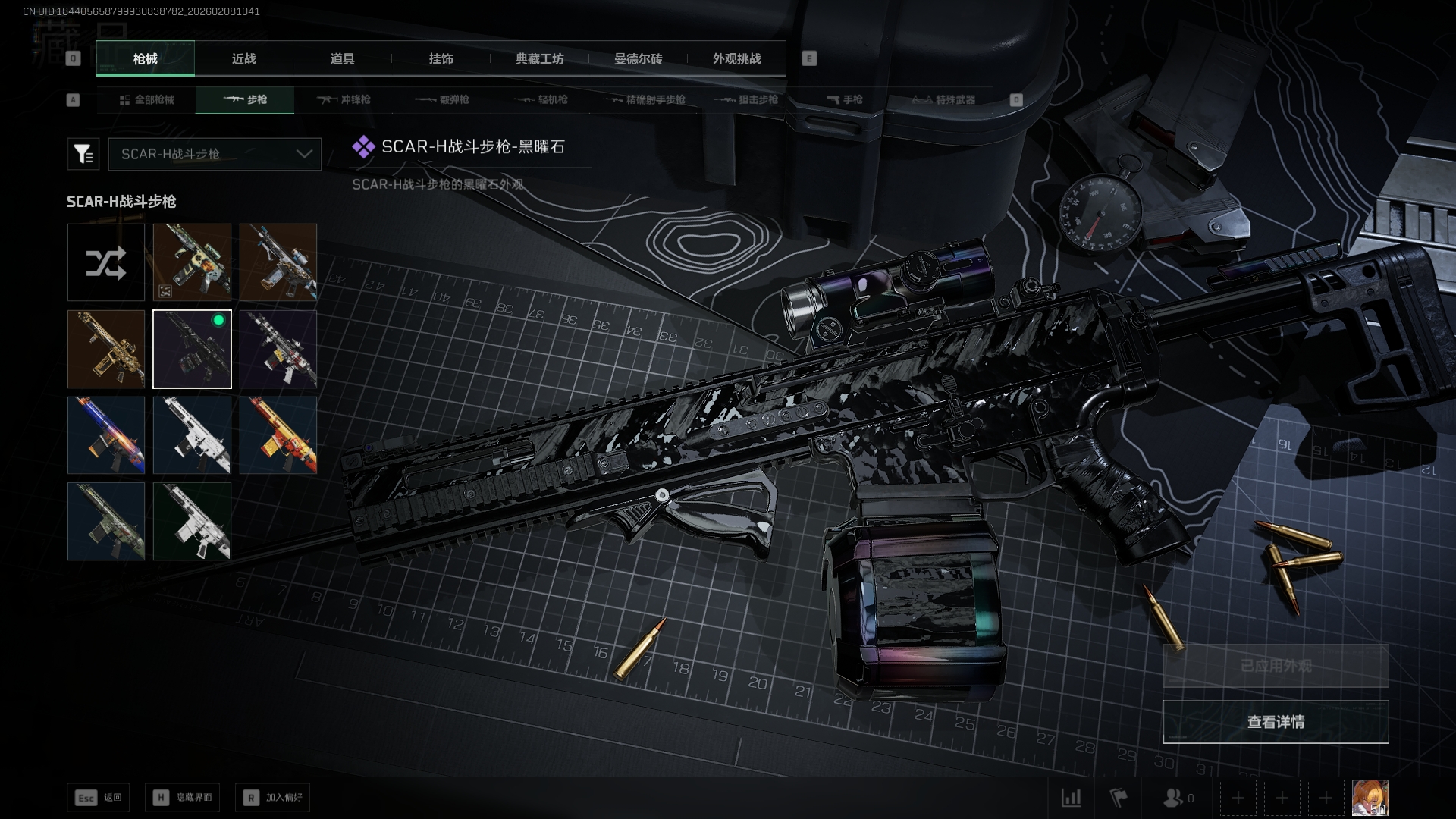Select the 挂饰 charms tab
1456x819 pixels.
coord(441,58)
